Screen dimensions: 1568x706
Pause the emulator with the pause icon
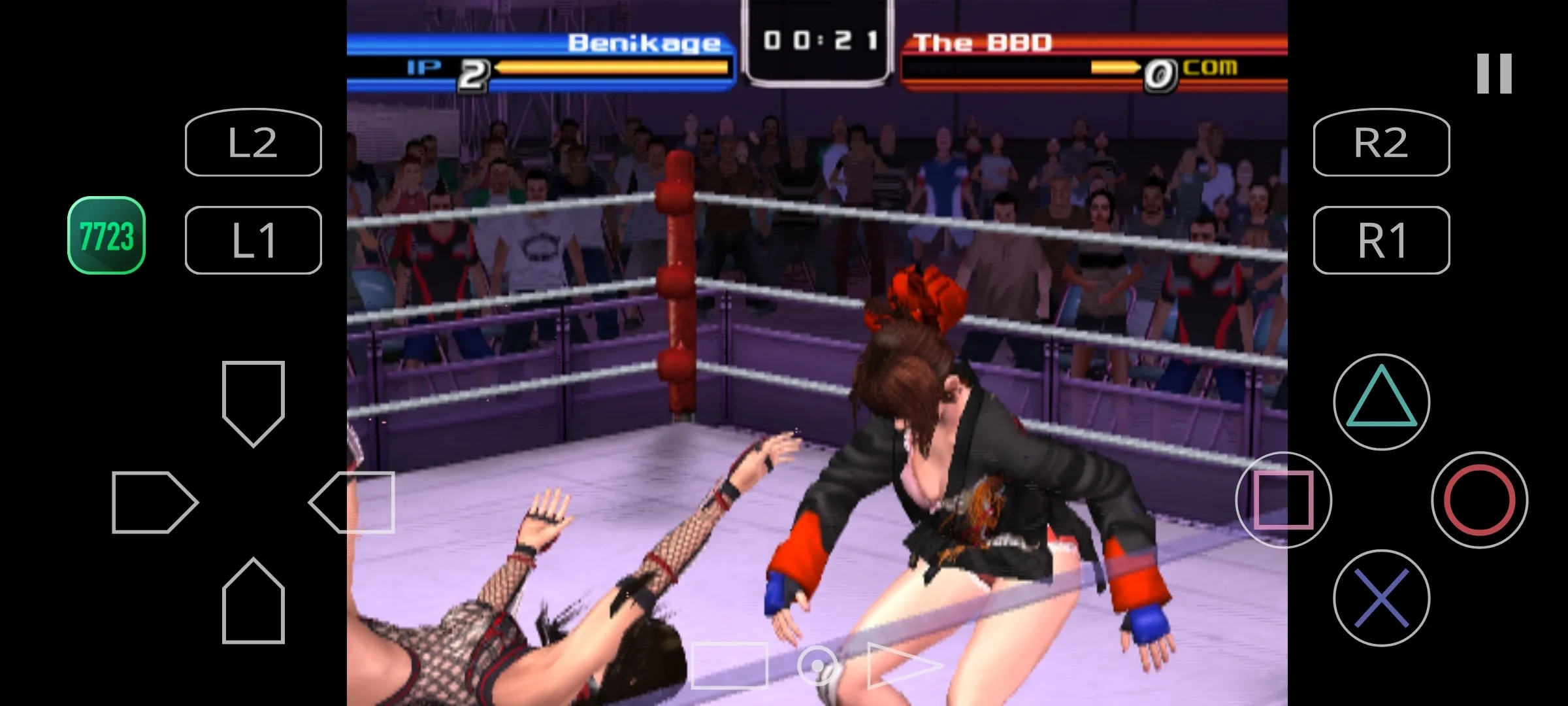point(1494,73)
